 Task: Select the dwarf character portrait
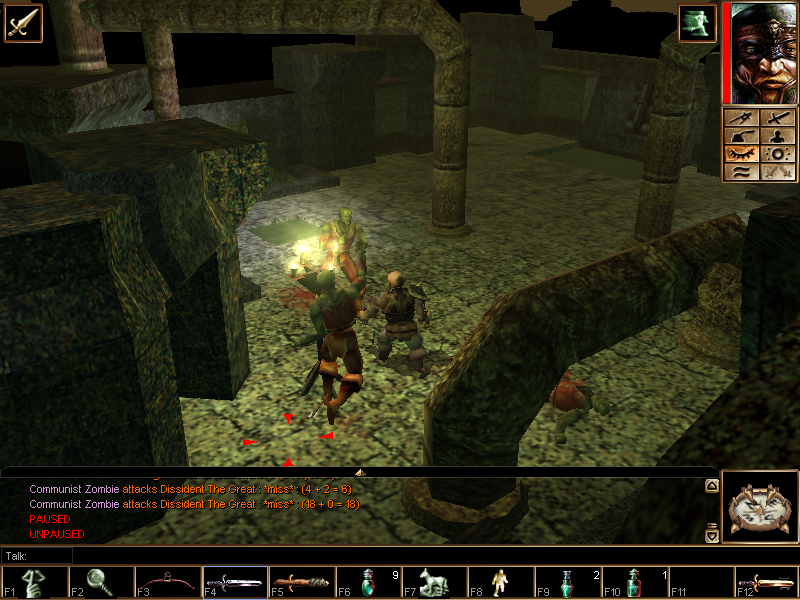[762, 52]
